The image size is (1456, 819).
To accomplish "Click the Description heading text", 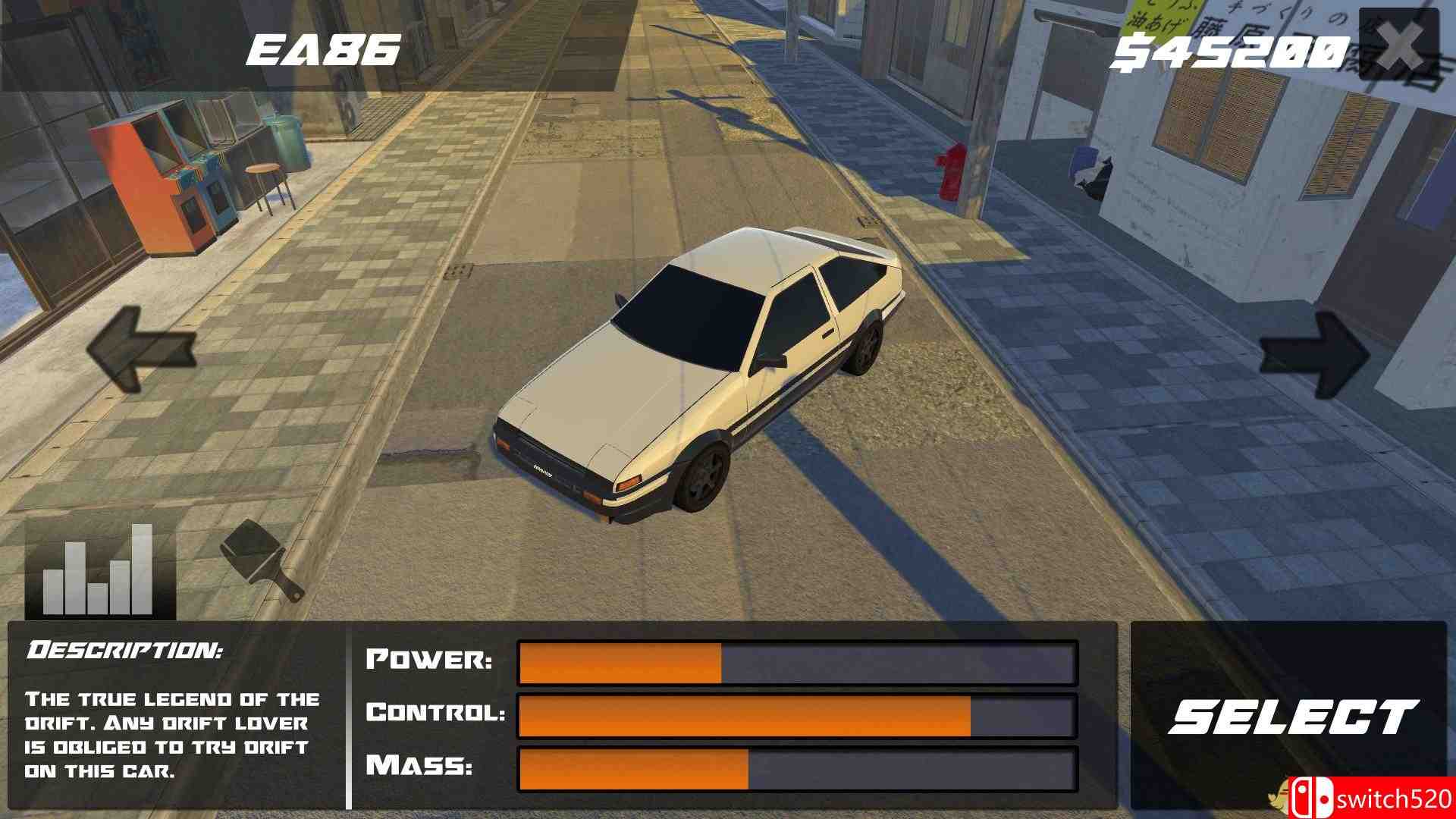I will pyautogui.click(x=125, y=648).
